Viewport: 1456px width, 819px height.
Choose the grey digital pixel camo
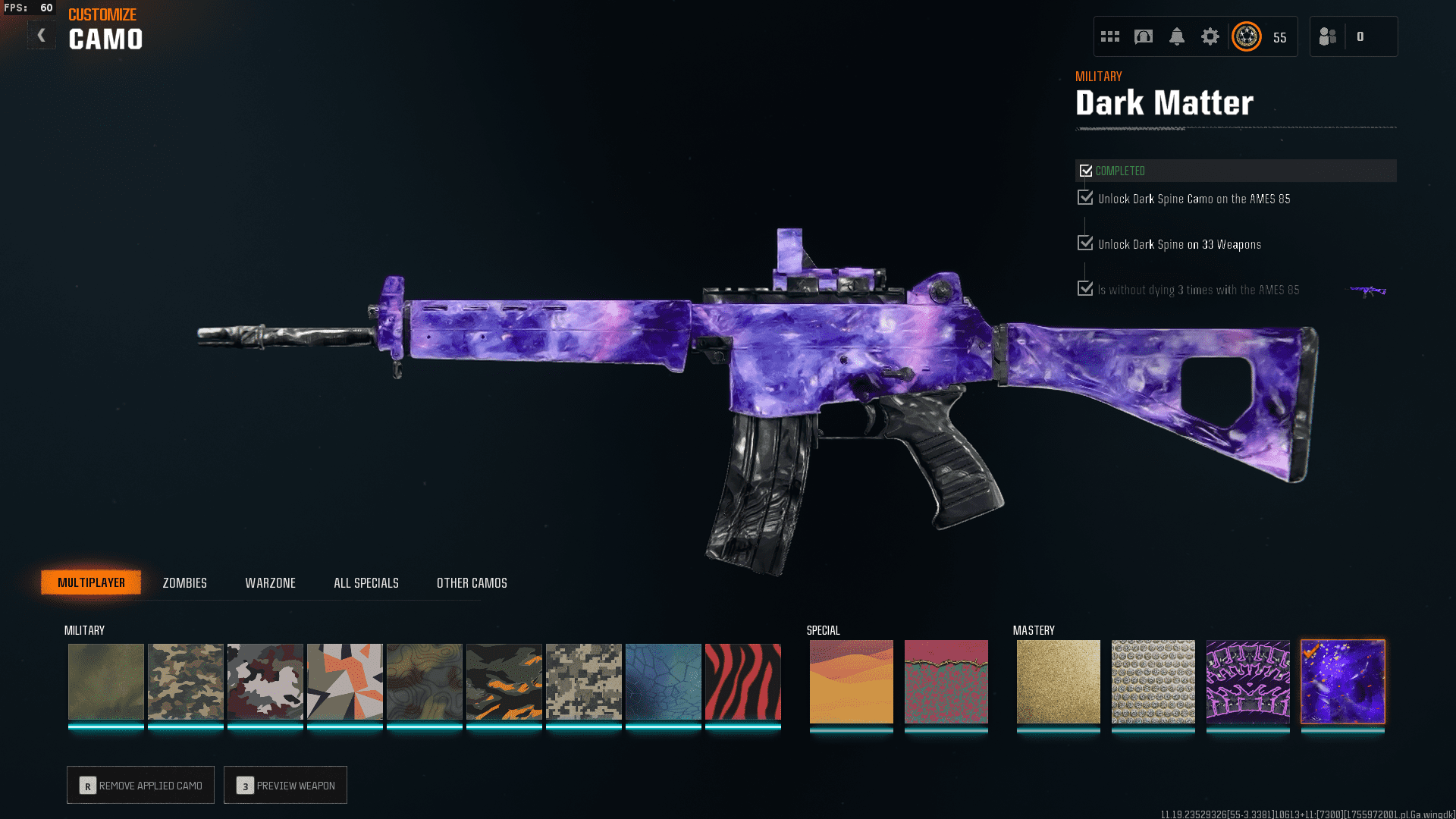pos(583,682)
